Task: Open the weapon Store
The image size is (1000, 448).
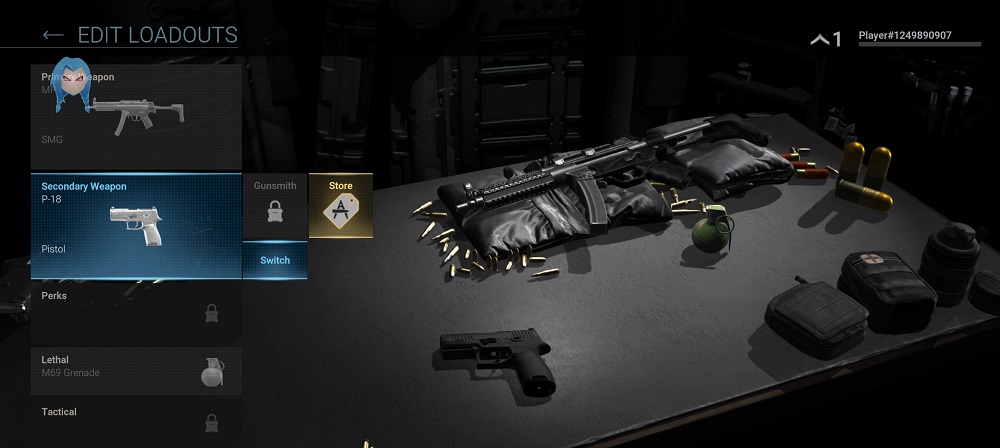Action: pos(341,205)
